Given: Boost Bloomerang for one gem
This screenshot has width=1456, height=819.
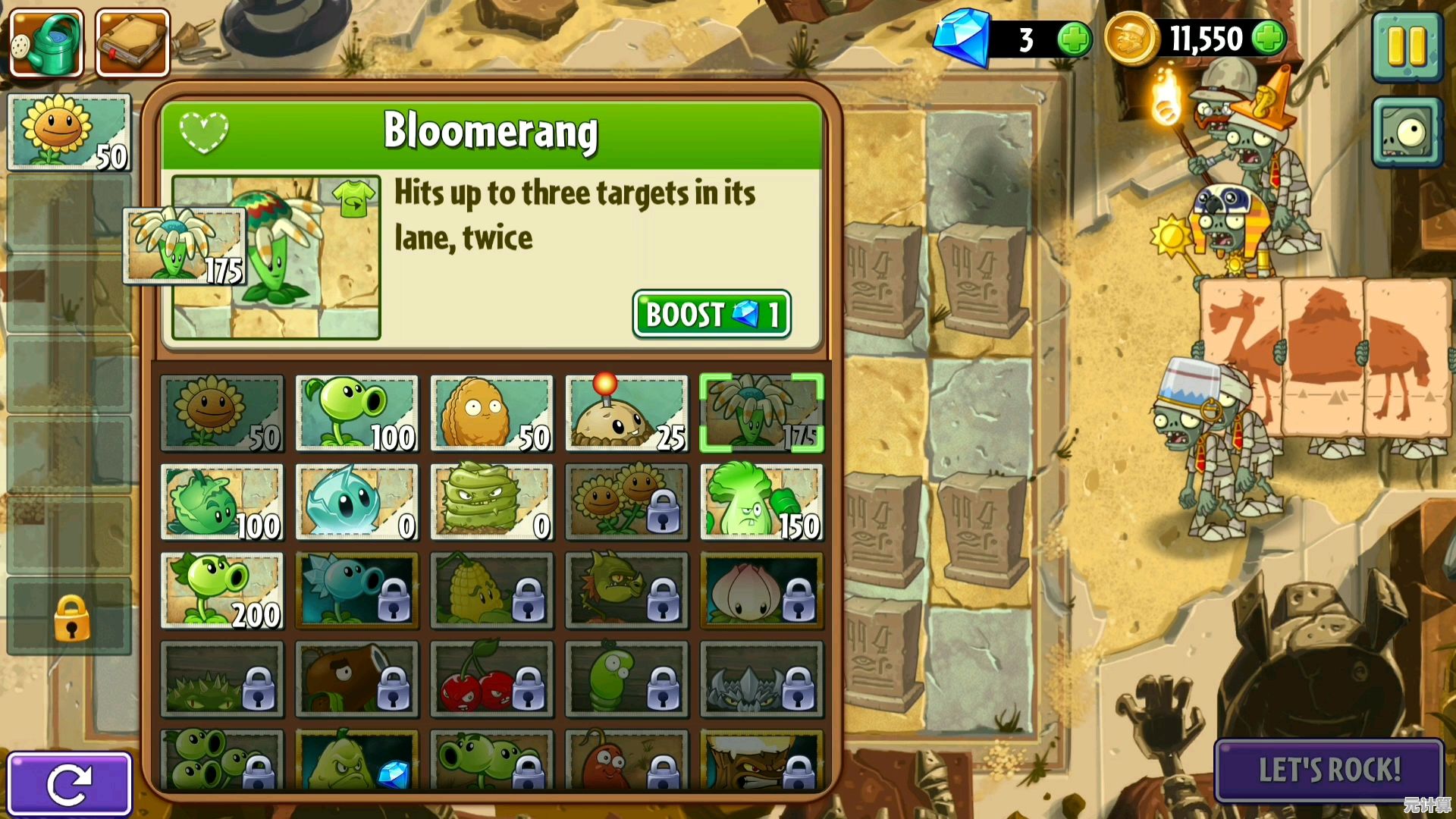Looking at the screenshot, I should [x=711, y=314].
